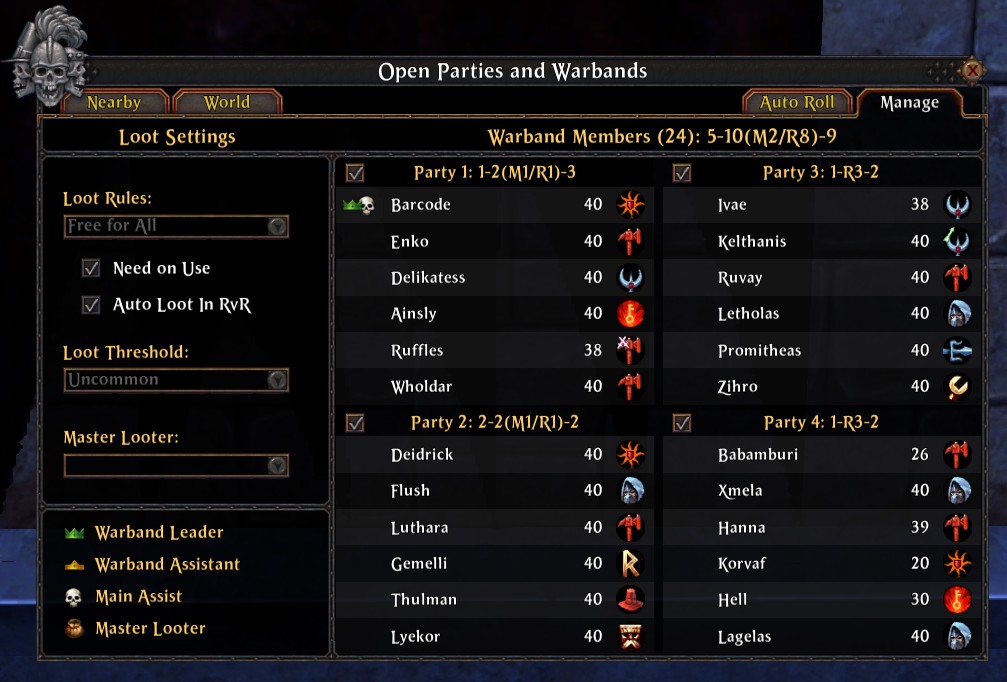Select warband member Barcode
1007x682 pixels.
click(x=421, y=205)
